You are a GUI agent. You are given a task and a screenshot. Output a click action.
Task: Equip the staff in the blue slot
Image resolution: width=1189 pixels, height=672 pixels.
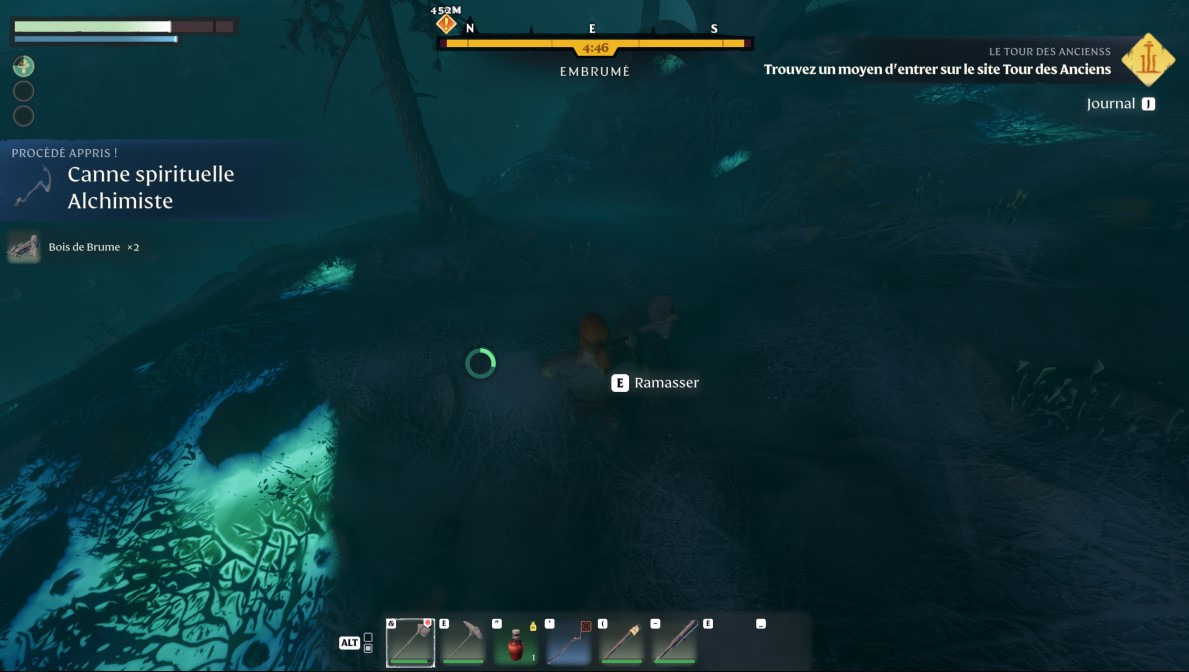(x=569, y=641)
